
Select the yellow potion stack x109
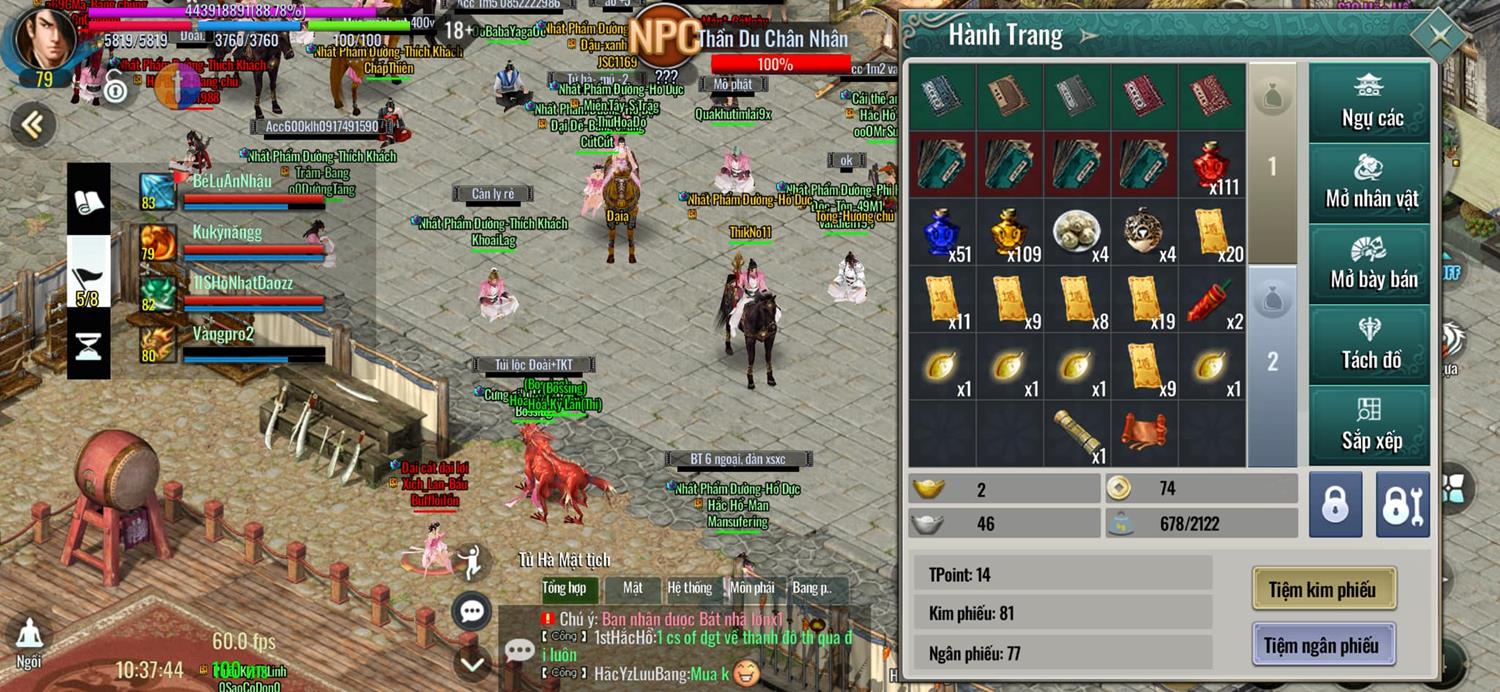pyautogui.click(x=1010, y=232)
